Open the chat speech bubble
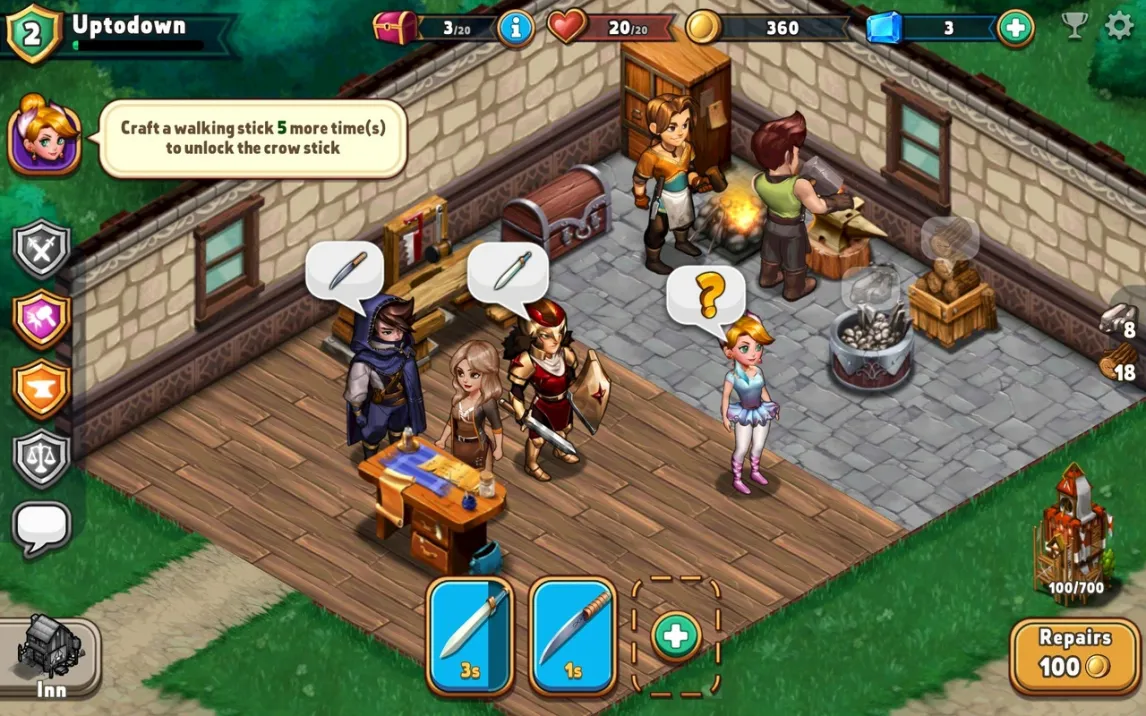The width and height of the screenshot is (1146, 716). [x=42, y=526]
